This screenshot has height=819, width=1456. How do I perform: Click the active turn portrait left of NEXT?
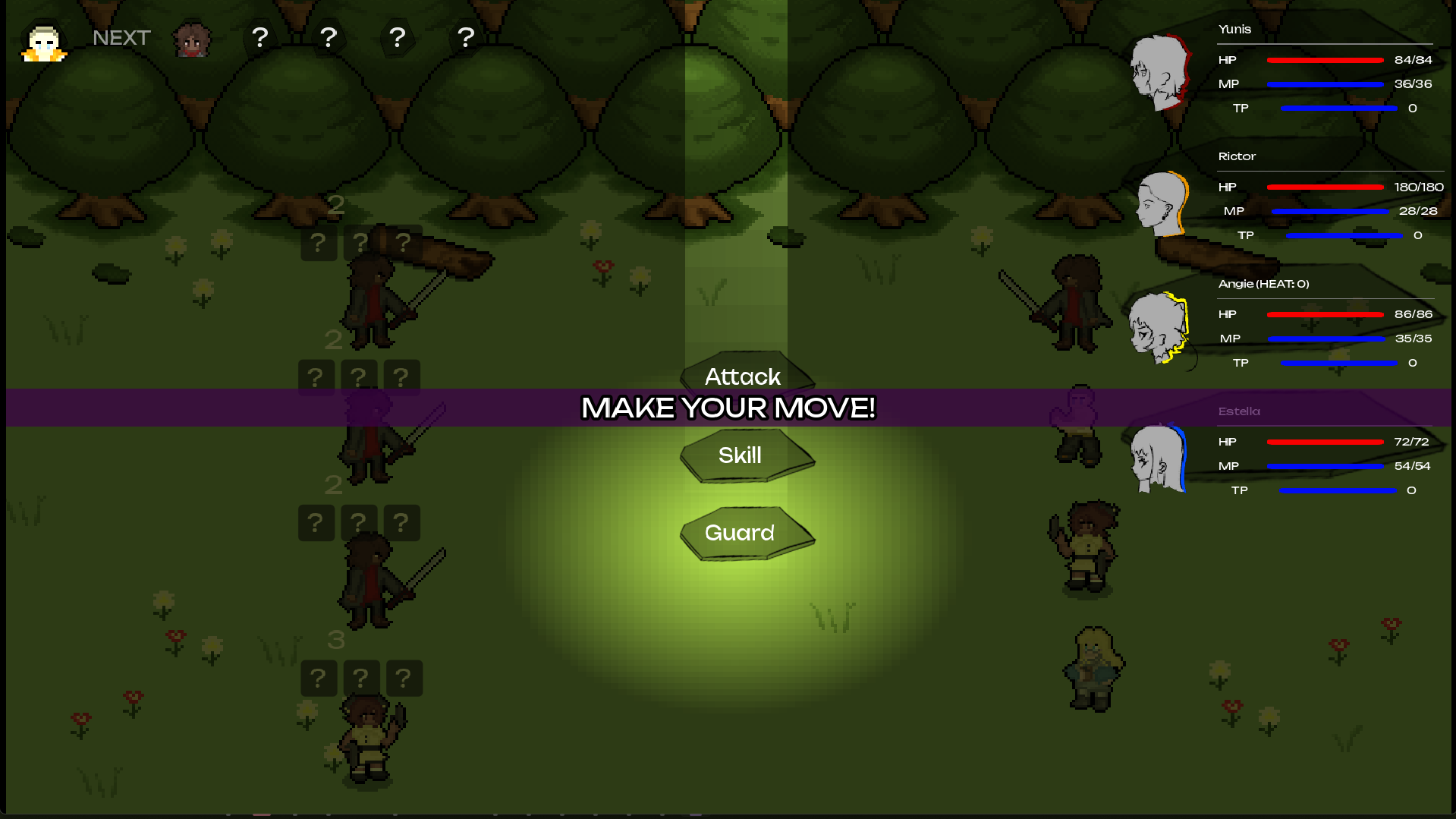pos(42,42)
